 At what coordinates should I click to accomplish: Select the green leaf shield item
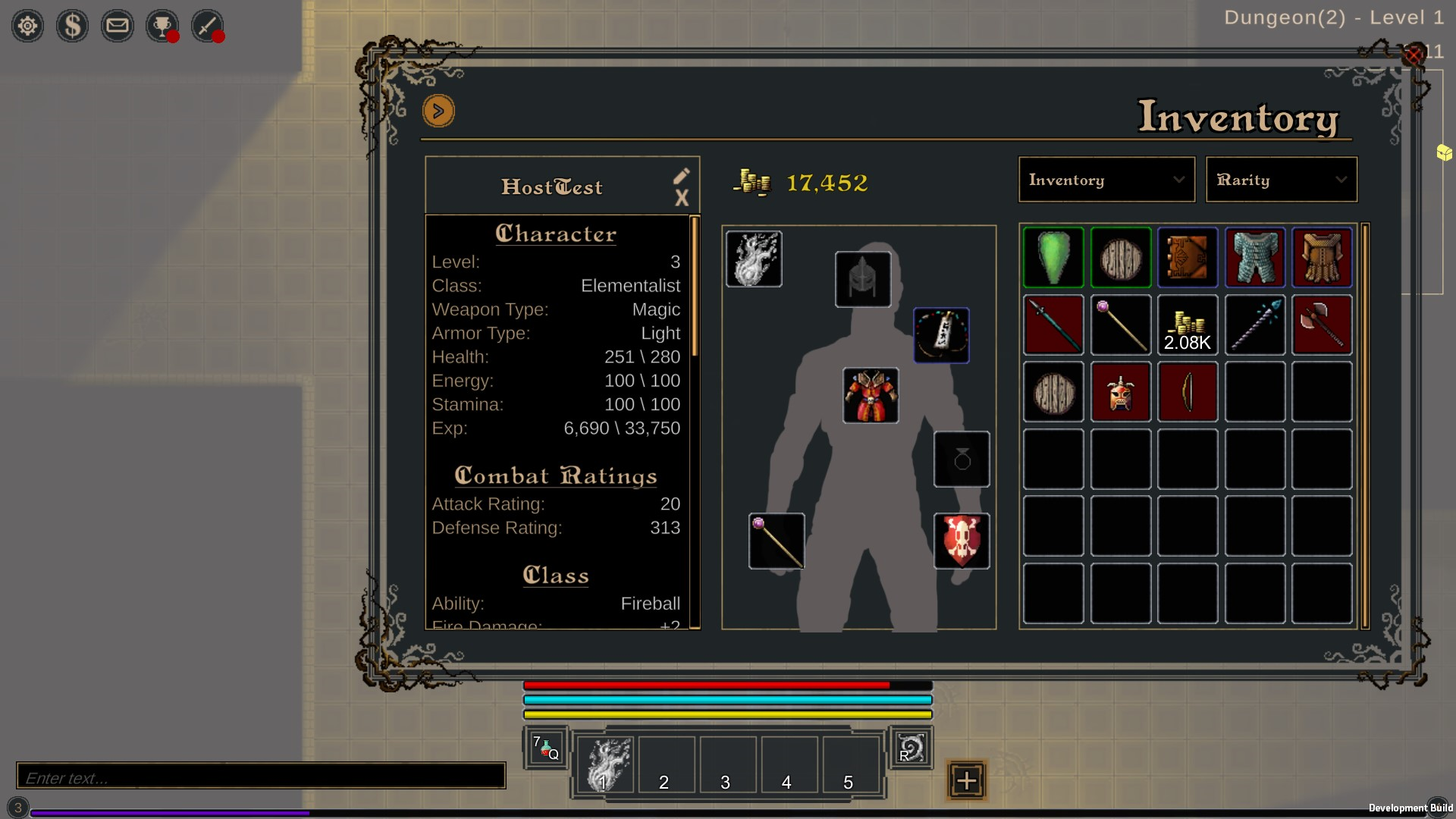tap(1053, 258)
